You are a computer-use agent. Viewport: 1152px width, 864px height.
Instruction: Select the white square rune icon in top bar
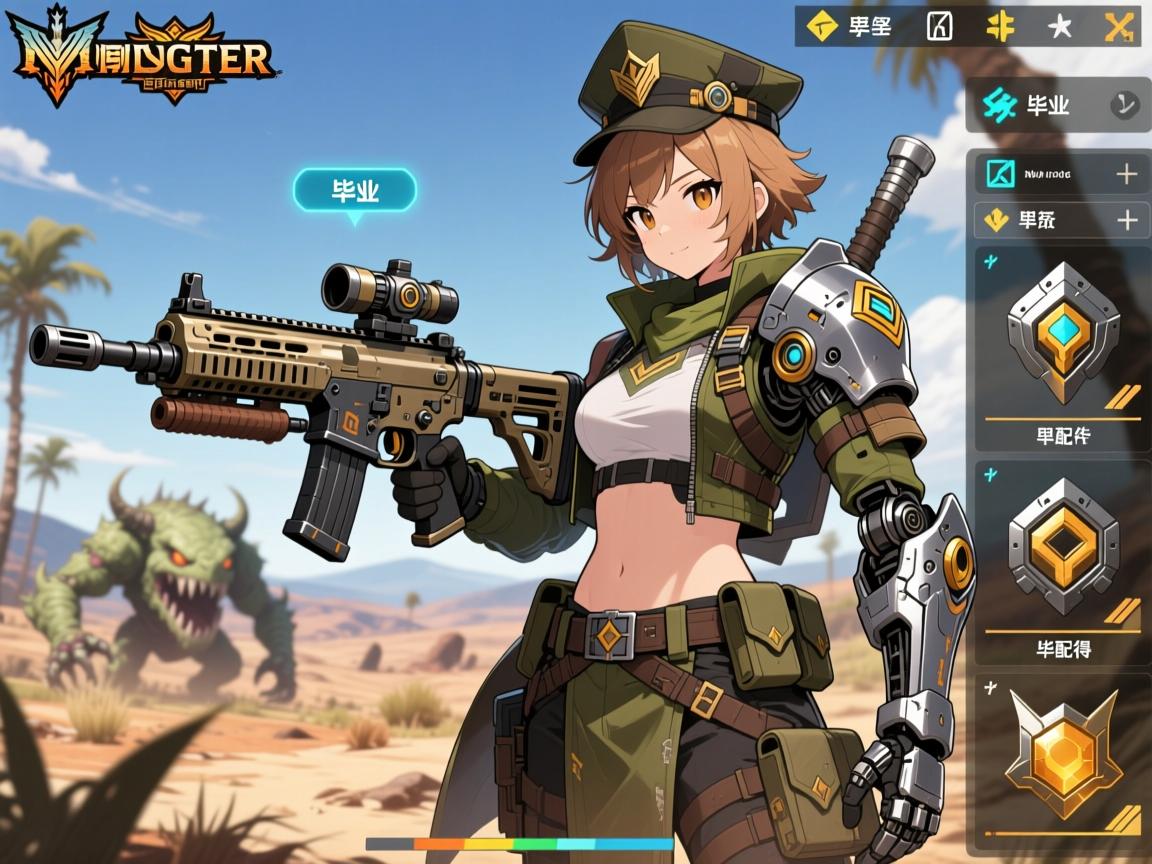point(939,26)
